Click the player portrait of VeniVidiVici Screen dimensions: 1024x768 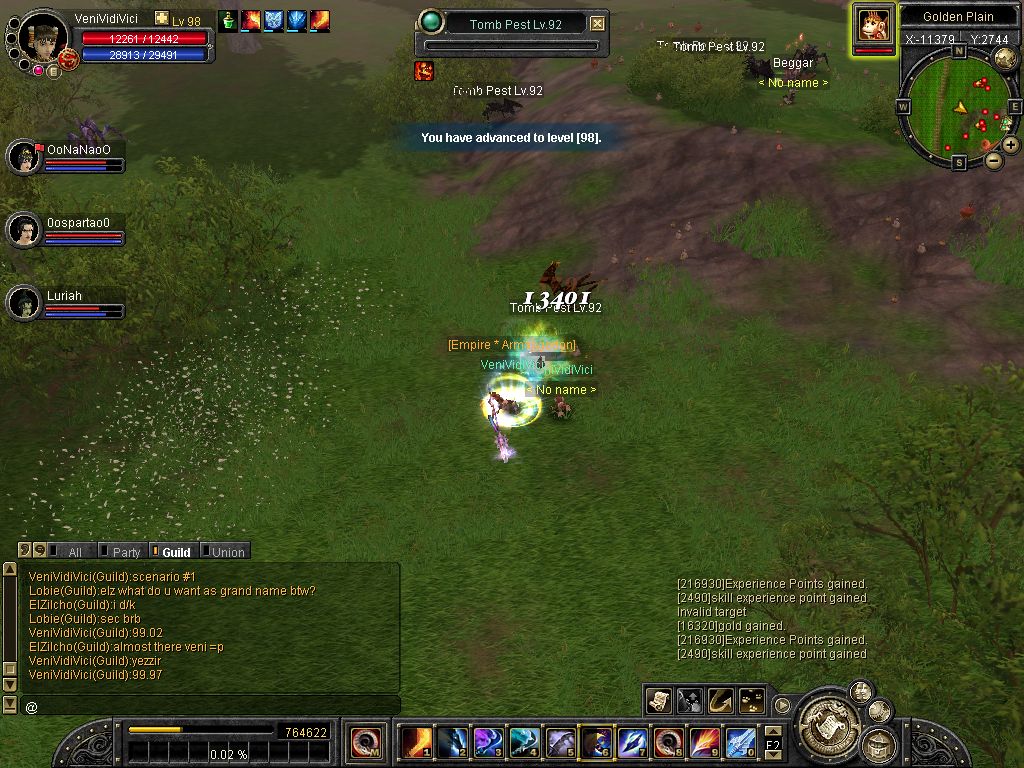43,38
